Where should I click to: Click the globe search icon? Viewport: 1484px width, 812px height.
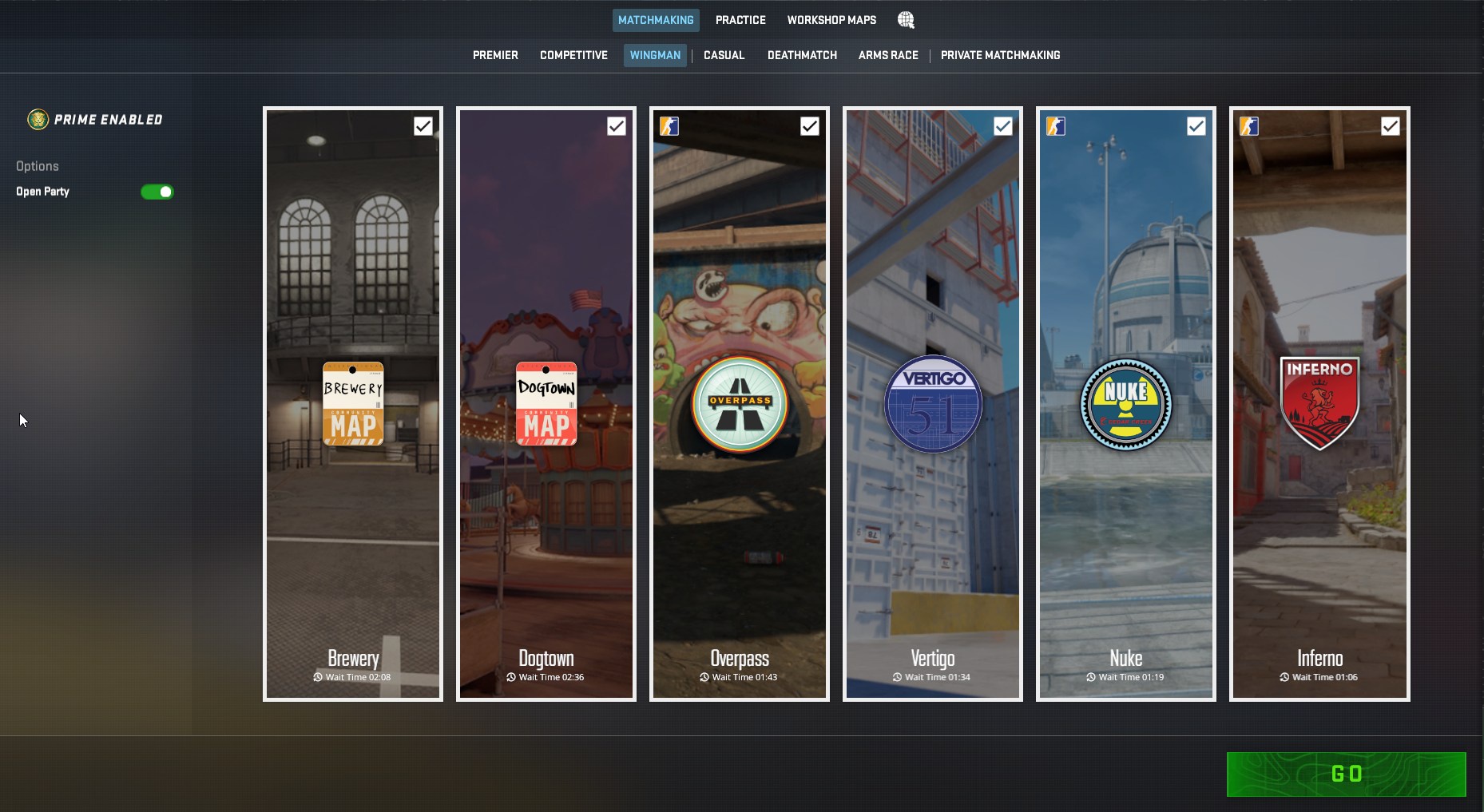[x=906, y=20]
